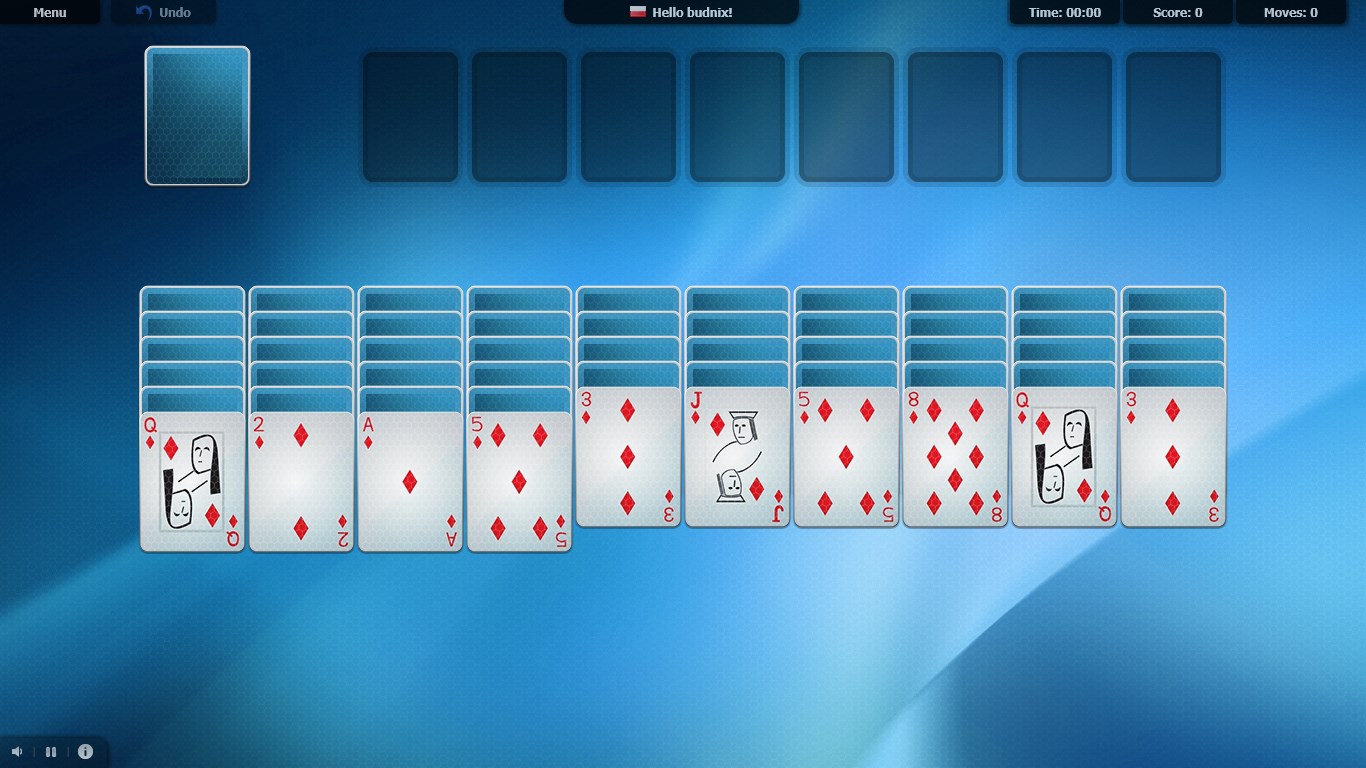The height and width of the screenshot is (768, 1366).
Task: Mute sounds with the speaker icon
Action: click(x=16, y=751)
